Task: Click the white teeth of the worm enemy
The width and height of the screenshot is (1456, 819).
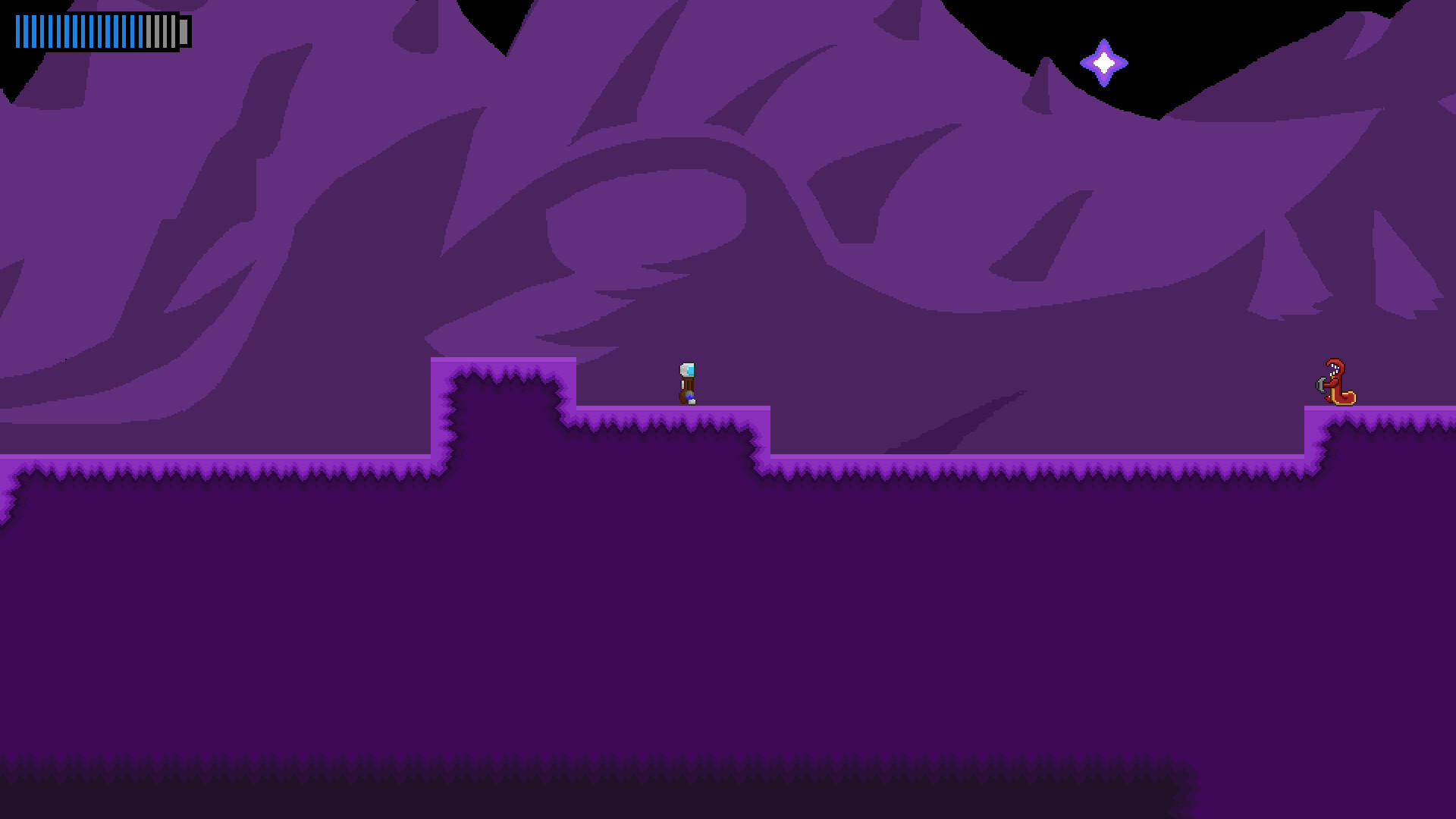Action: (1334, 369)
